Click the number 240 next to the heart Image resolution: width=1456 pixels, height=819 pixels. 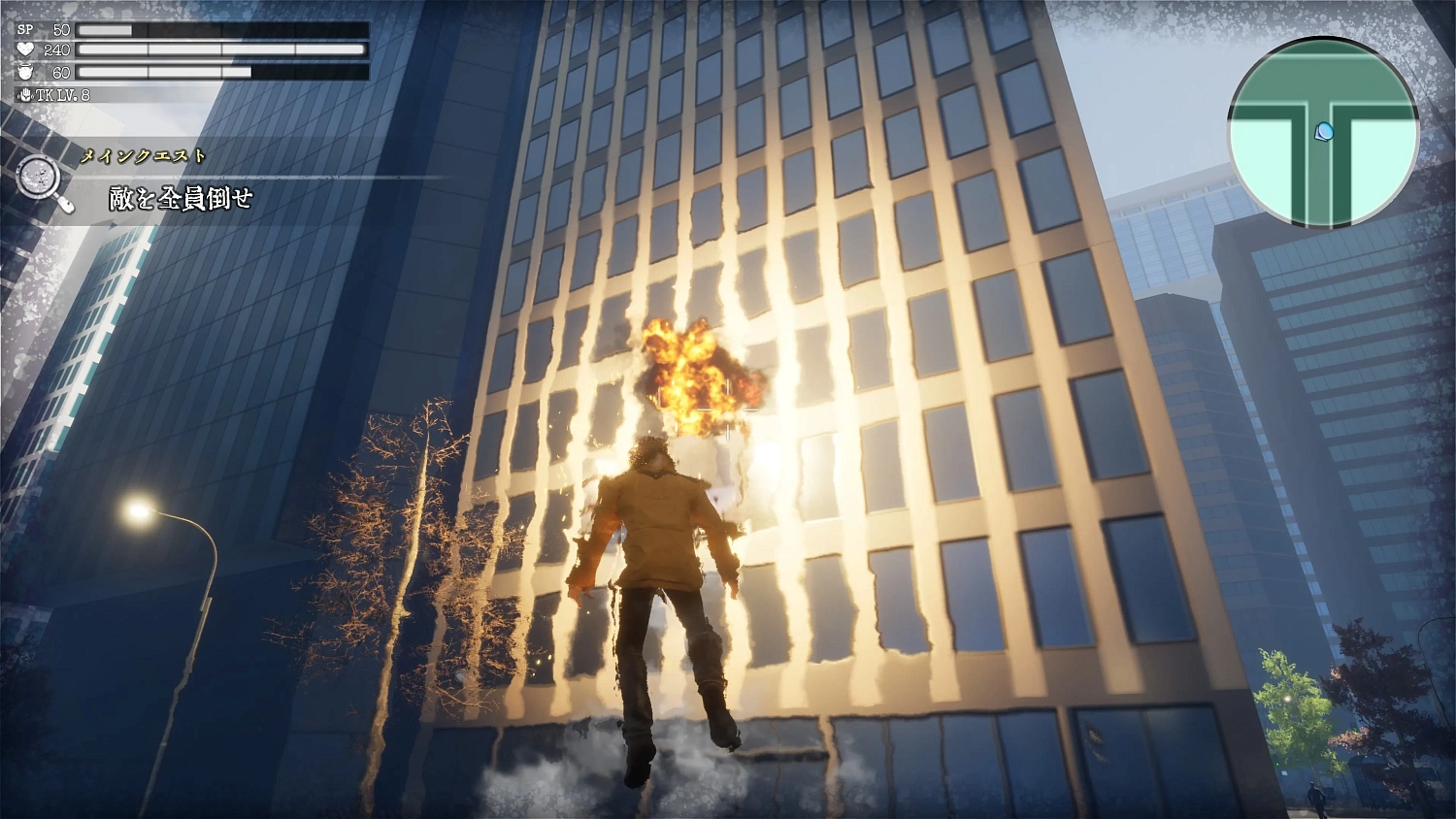[x=57, y=50]
